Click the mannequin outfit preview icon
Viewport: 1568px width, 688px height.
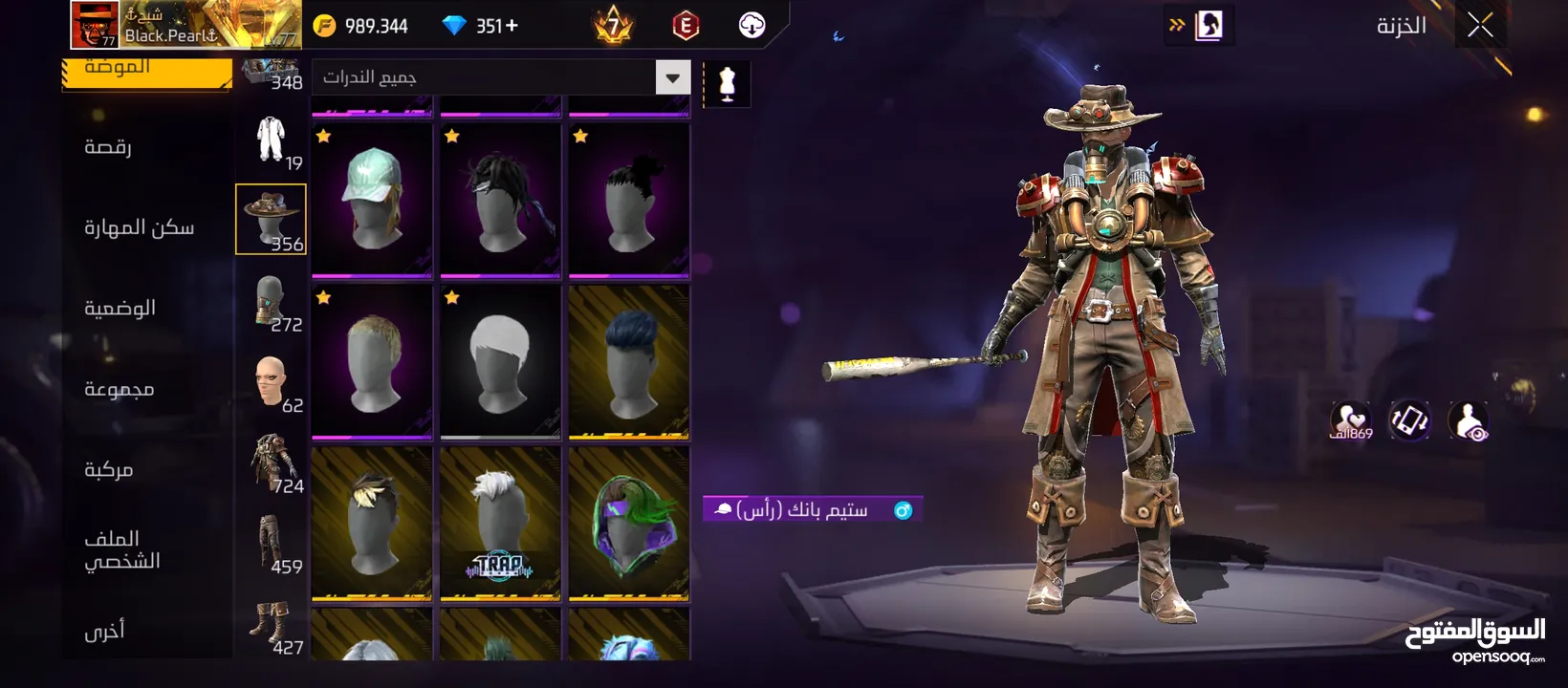[x=727, y=84]
